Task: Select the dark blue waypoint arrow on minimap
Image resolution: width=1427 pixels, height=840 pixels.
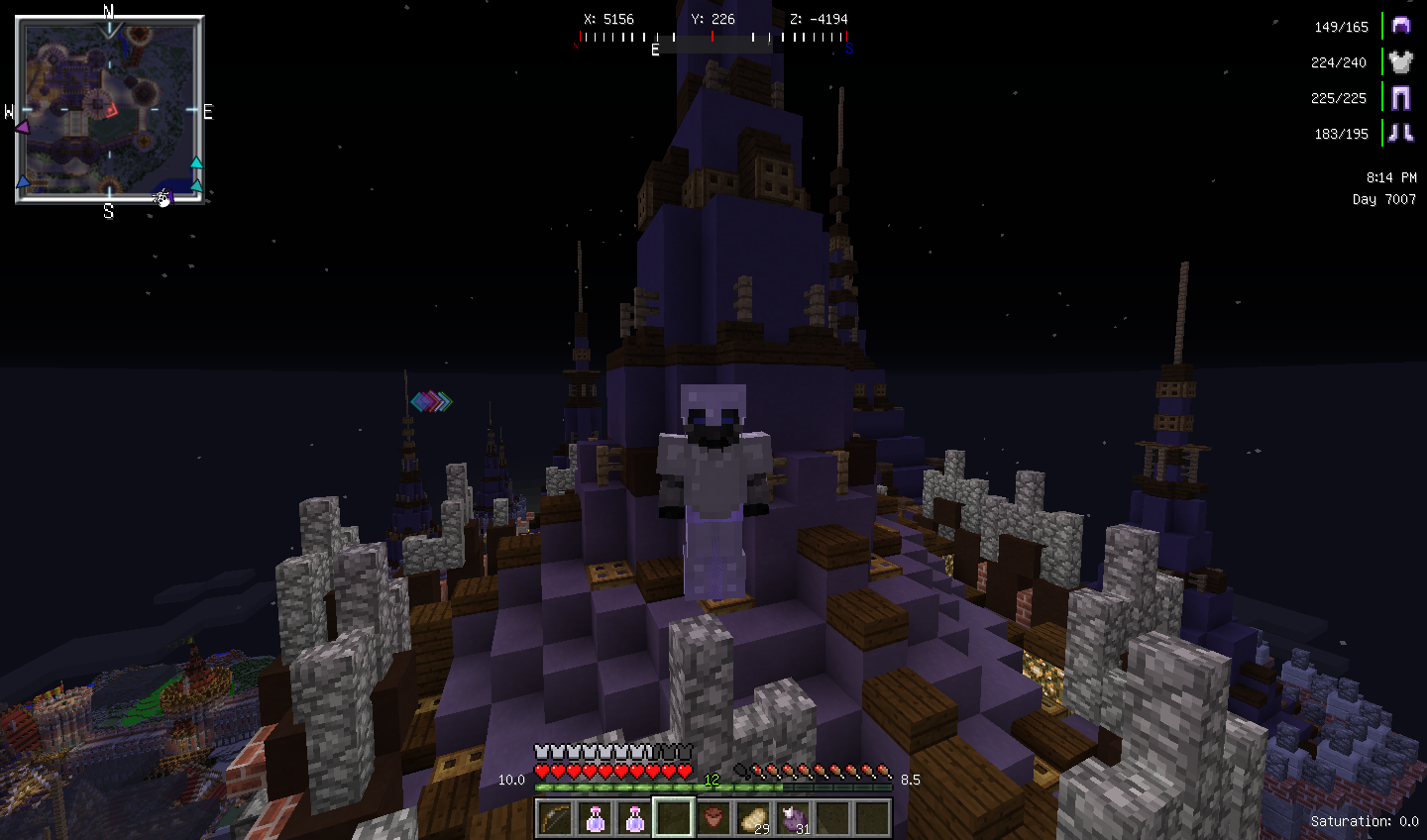Action: [x=23, y=181]
